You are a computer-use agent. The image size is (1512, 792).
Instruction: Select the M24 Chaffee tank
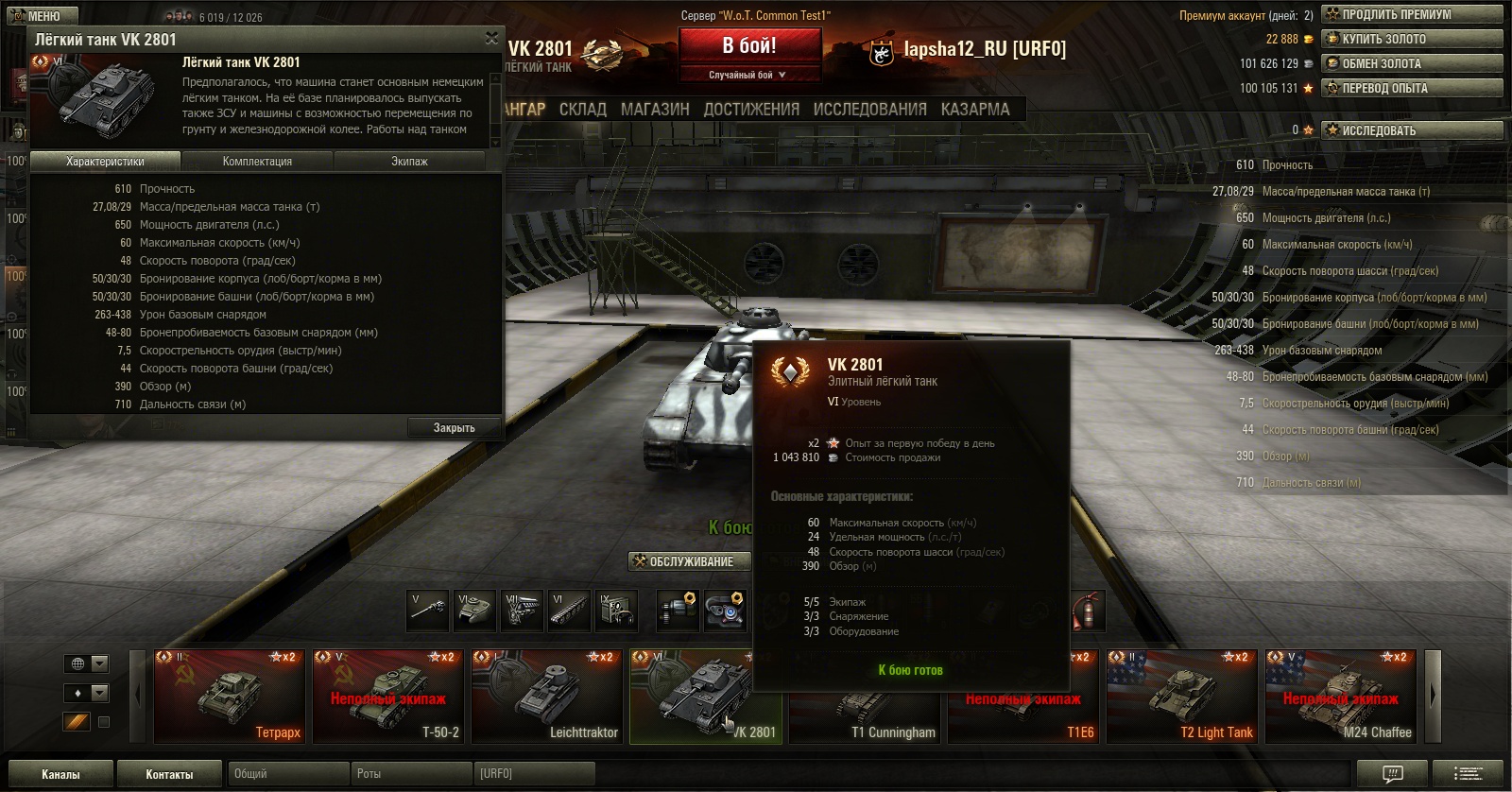tap(1340, 697)
